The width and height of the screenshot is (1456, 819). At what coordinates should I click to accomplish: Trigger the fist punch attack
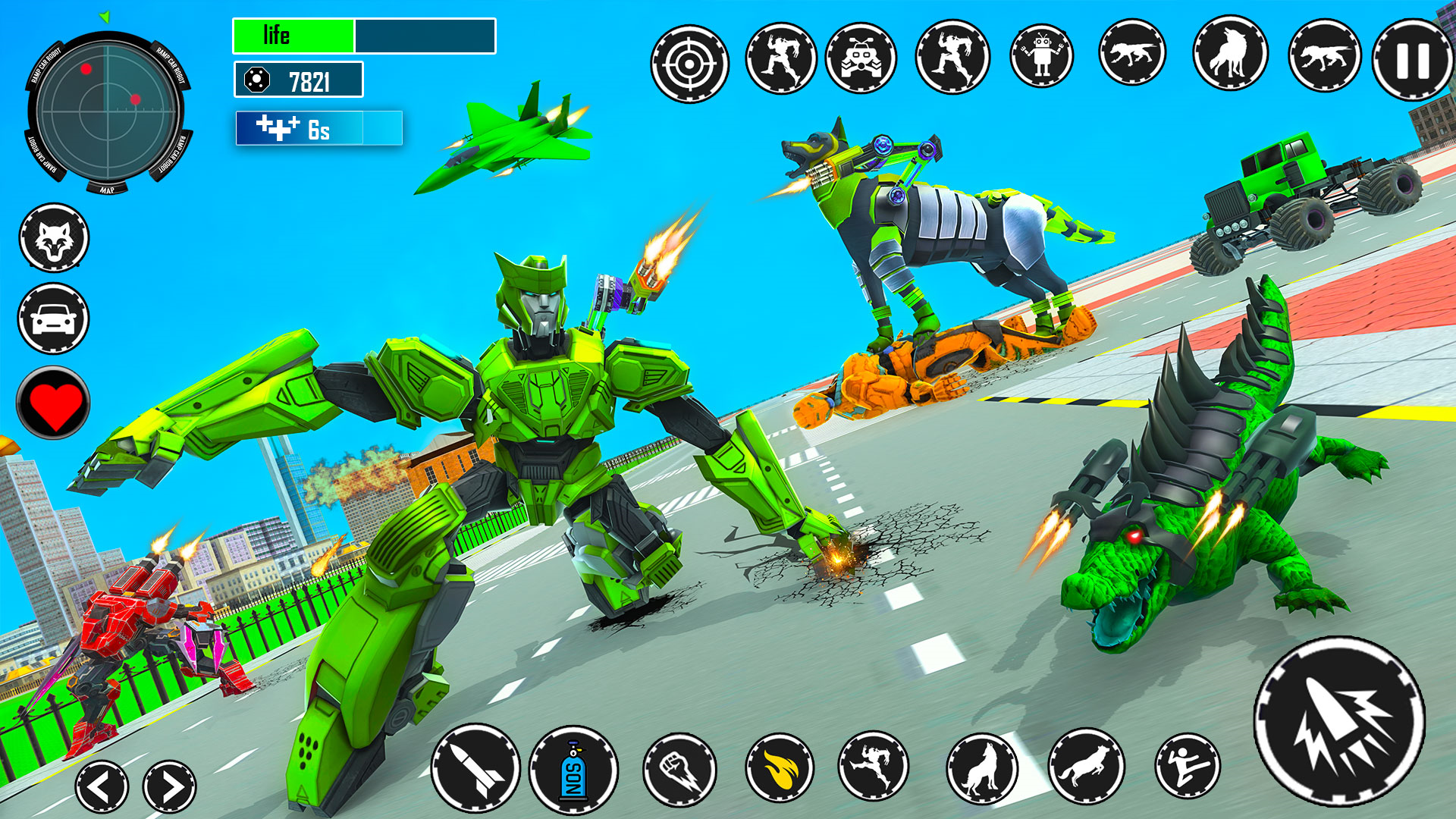point(679,769)
